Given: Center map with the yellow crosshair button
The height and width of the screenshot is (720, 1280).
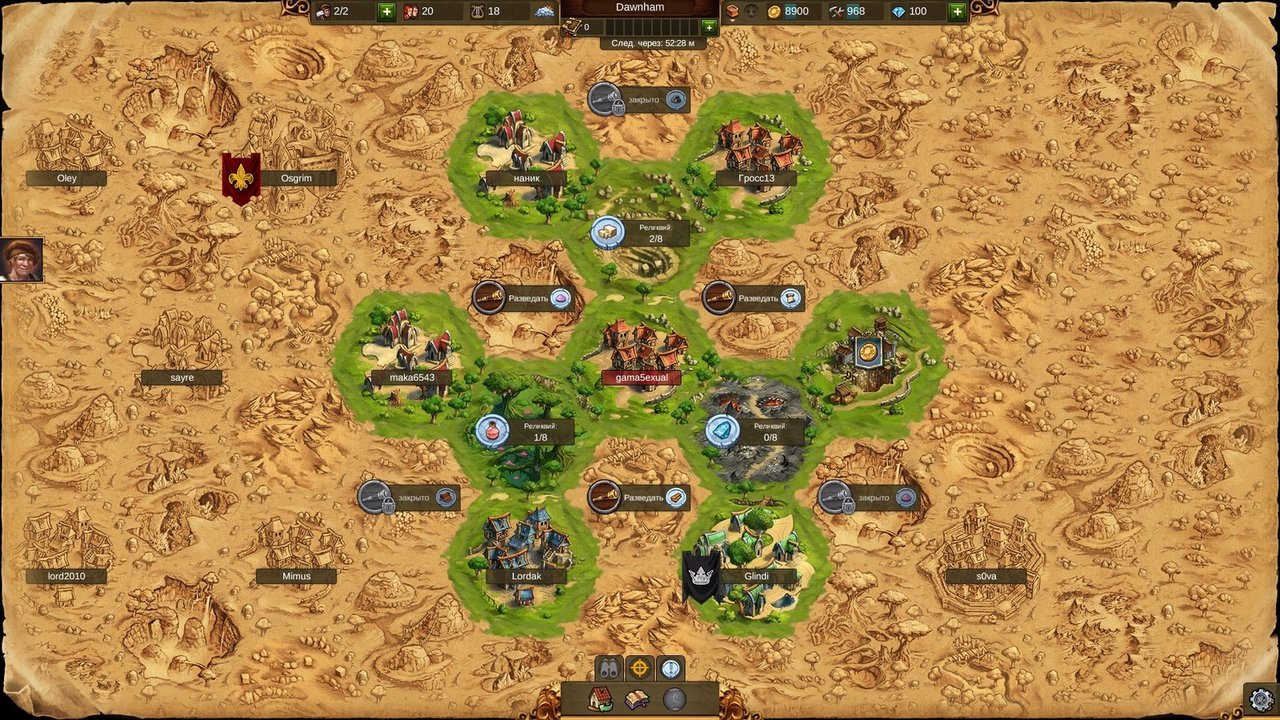Looking at the screenshot, I should click(x=639, y=668).
